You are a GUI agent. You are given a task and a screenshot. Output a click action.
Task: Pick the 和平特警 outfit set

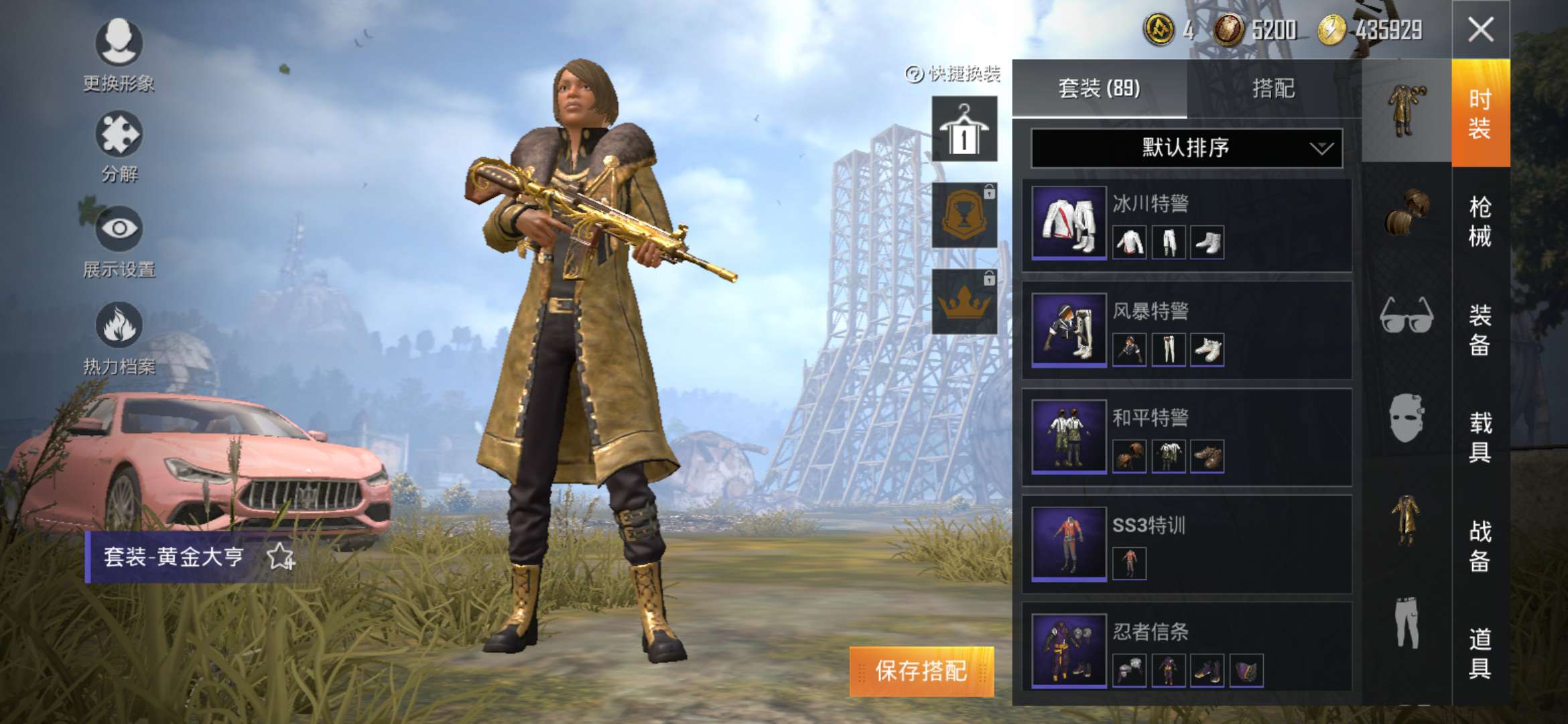pos(1186,437)
